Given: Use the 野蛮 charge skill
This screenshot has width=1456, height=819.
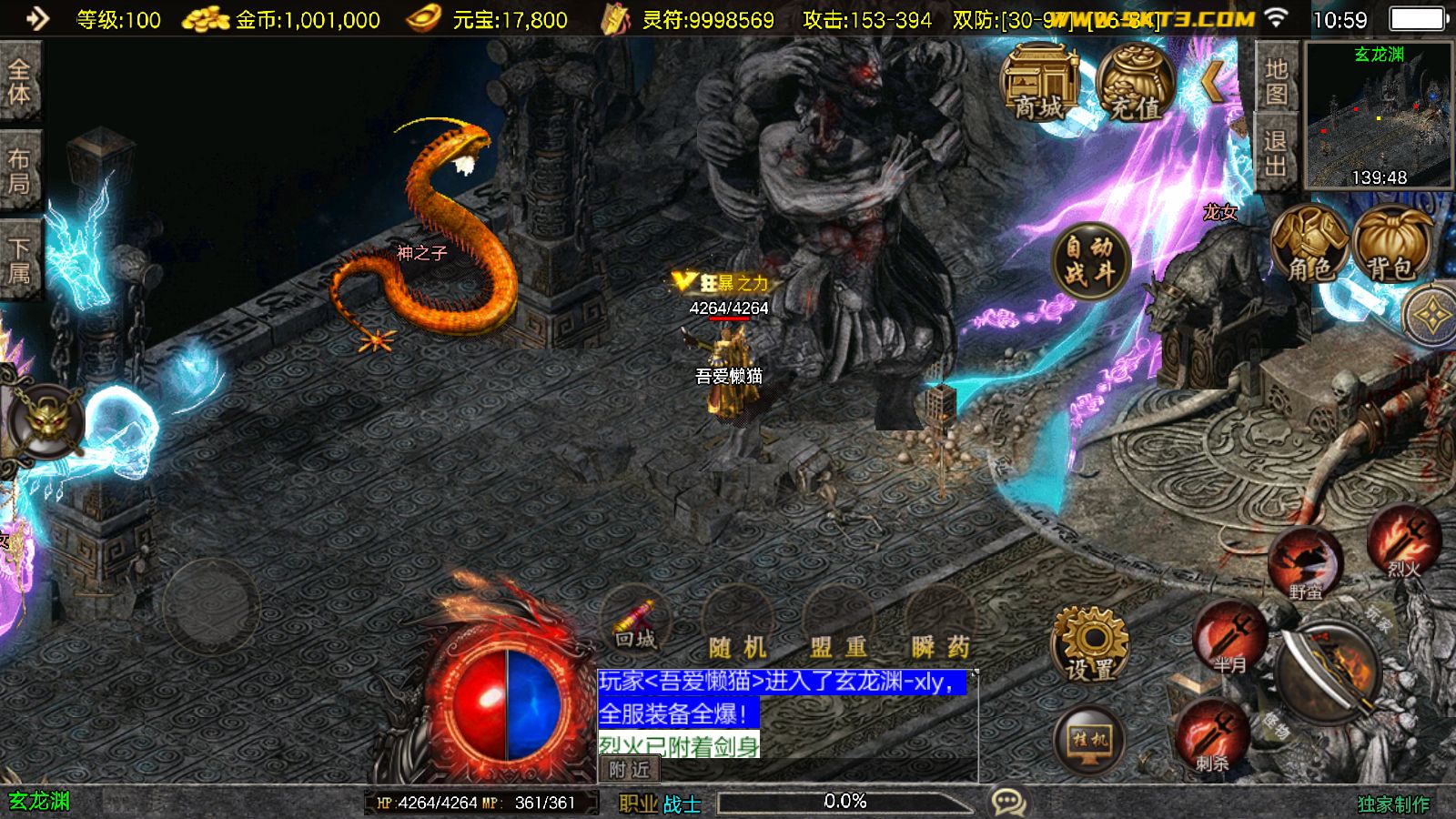Looking at the screenshot, I should 1305,564.
